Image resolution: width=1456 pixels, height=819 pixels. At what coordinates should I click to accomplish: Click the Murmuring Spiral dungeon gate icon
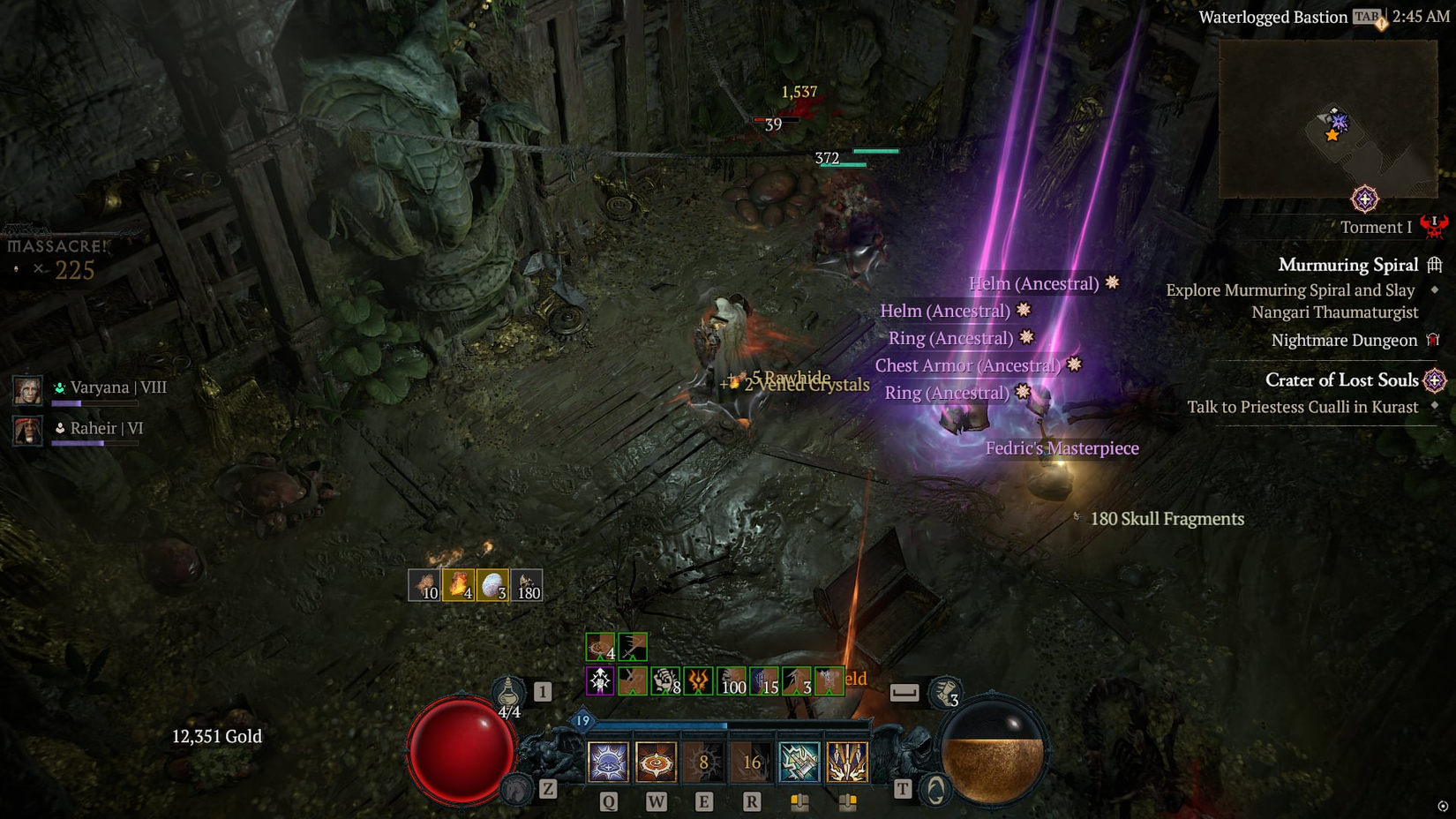click(x=1433, y=266)
